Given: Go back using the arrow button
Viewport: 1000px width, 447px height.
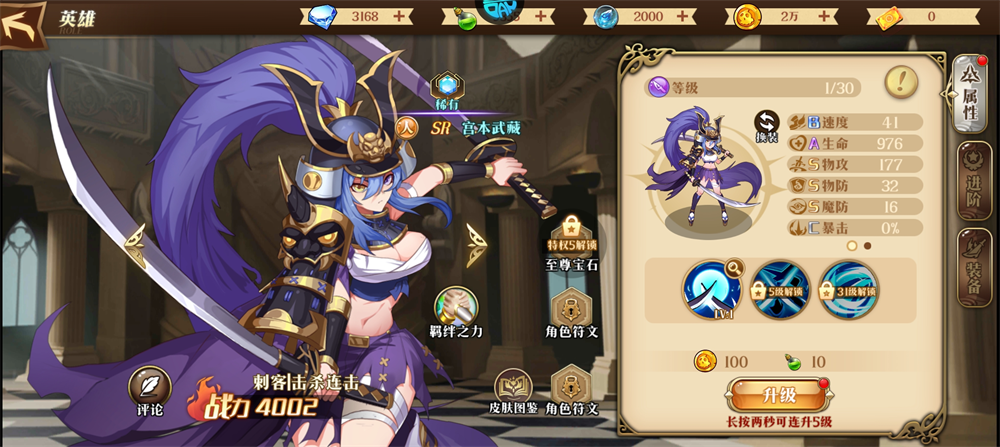Looking at the screenshot, I should [x=24, y=22].
